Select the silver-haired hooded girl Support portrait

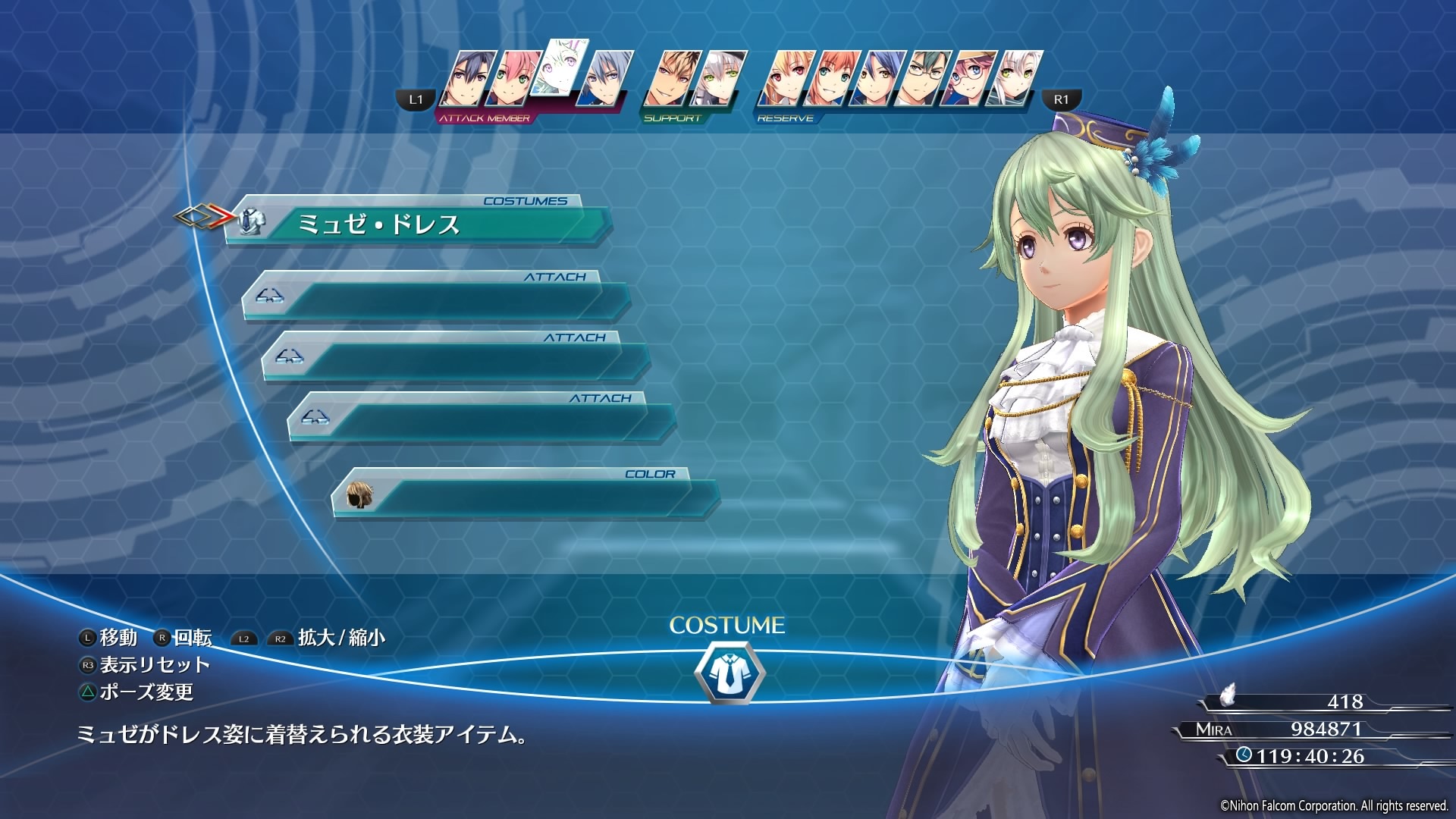click(717, 79)
